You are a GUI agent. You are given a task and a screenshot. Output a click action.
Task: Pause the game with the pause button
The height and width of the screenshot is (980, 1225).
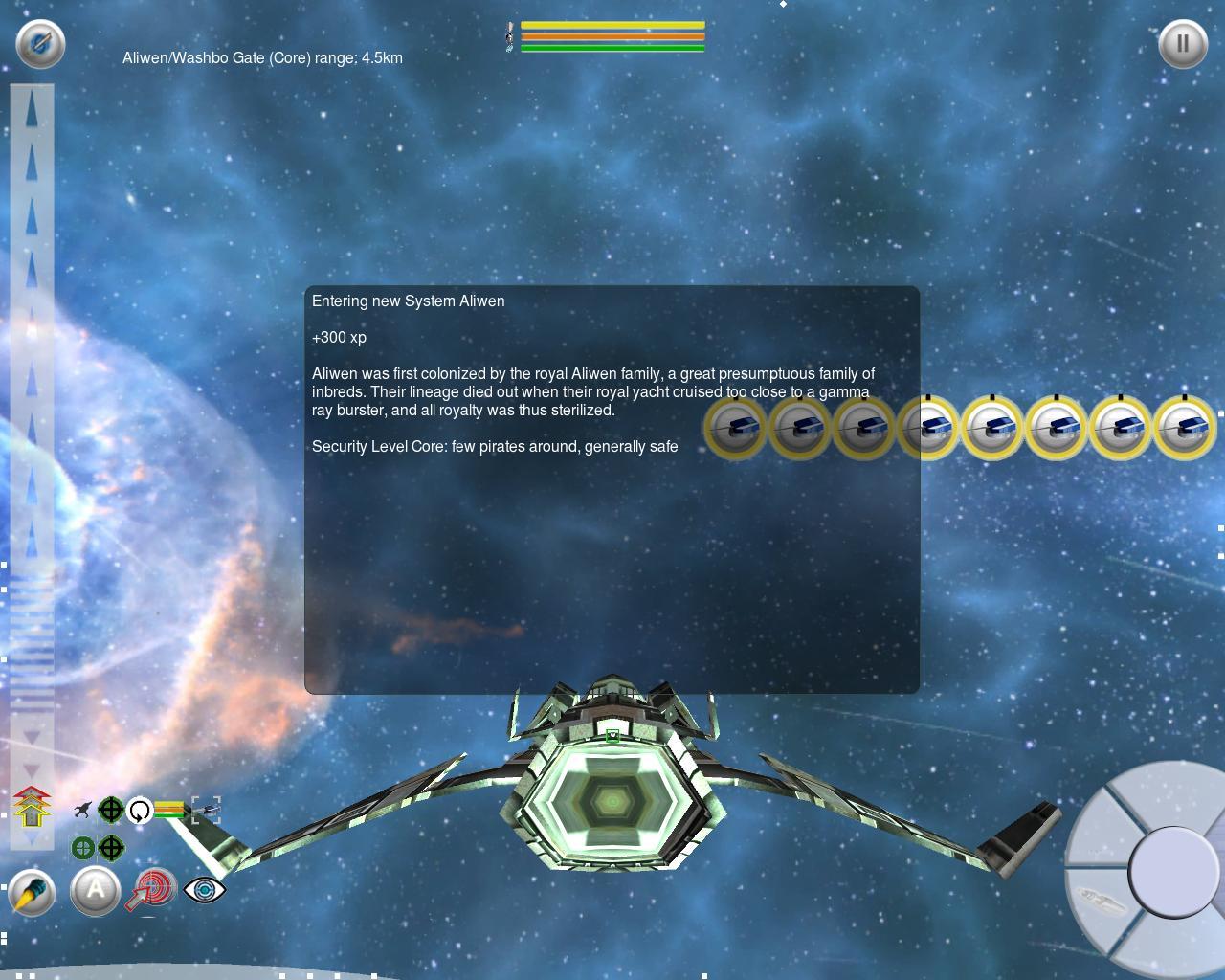pos(1183,43)
